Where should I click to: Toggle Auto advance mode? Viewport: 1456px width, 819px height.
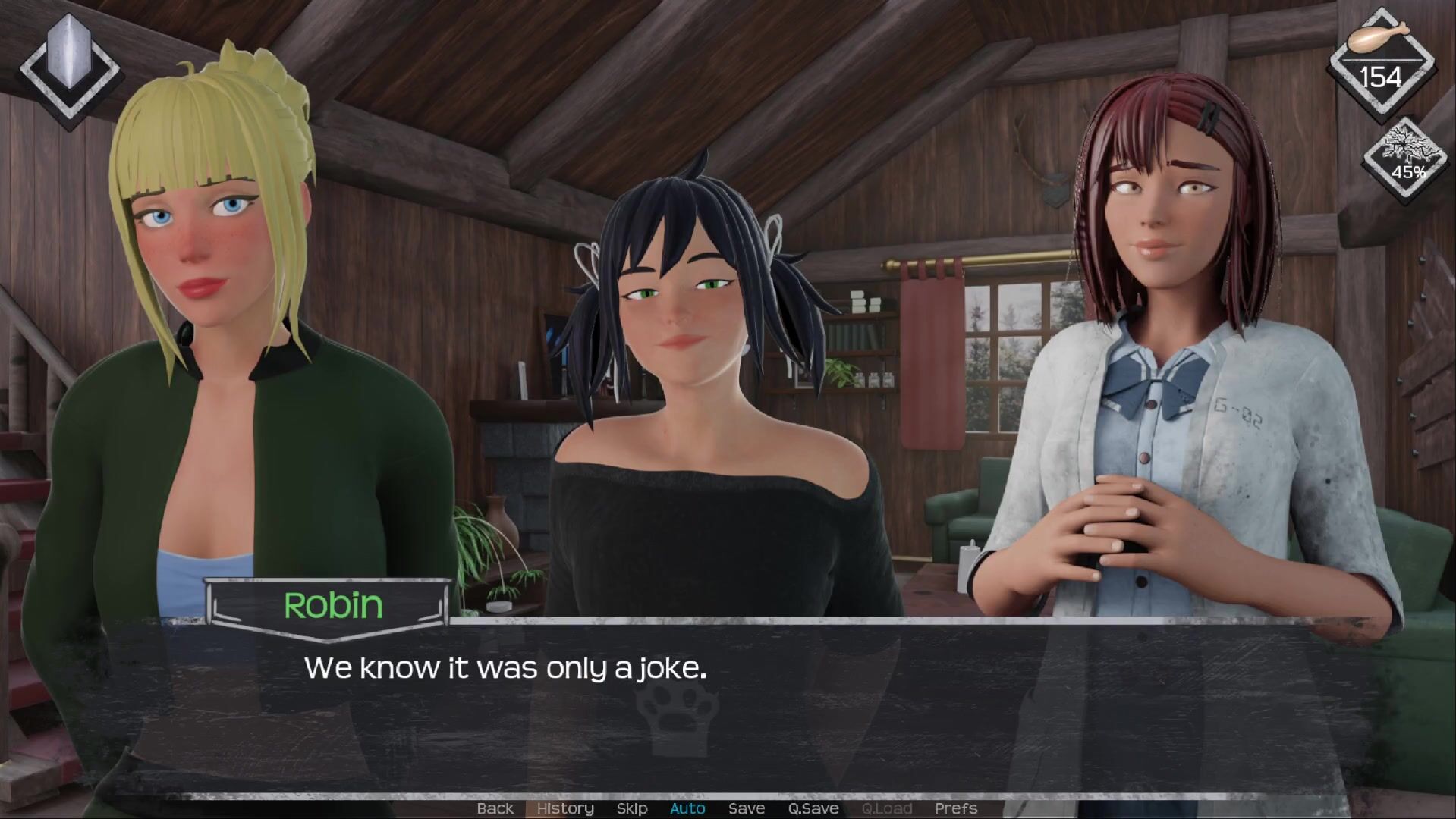[x=687, y=808]
